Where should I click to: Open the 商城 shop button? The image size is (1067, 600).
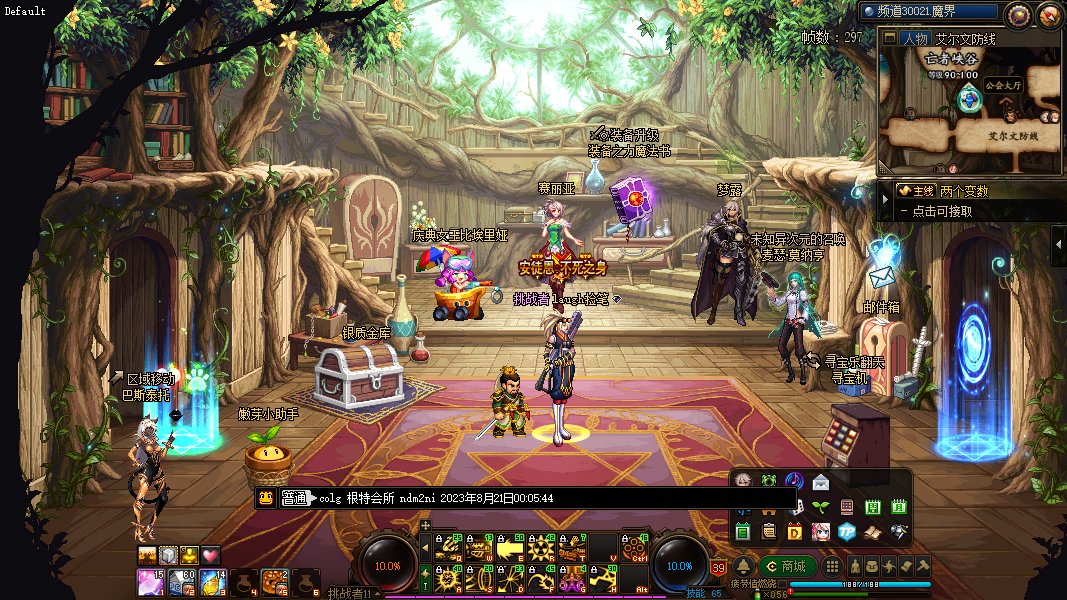786,566
